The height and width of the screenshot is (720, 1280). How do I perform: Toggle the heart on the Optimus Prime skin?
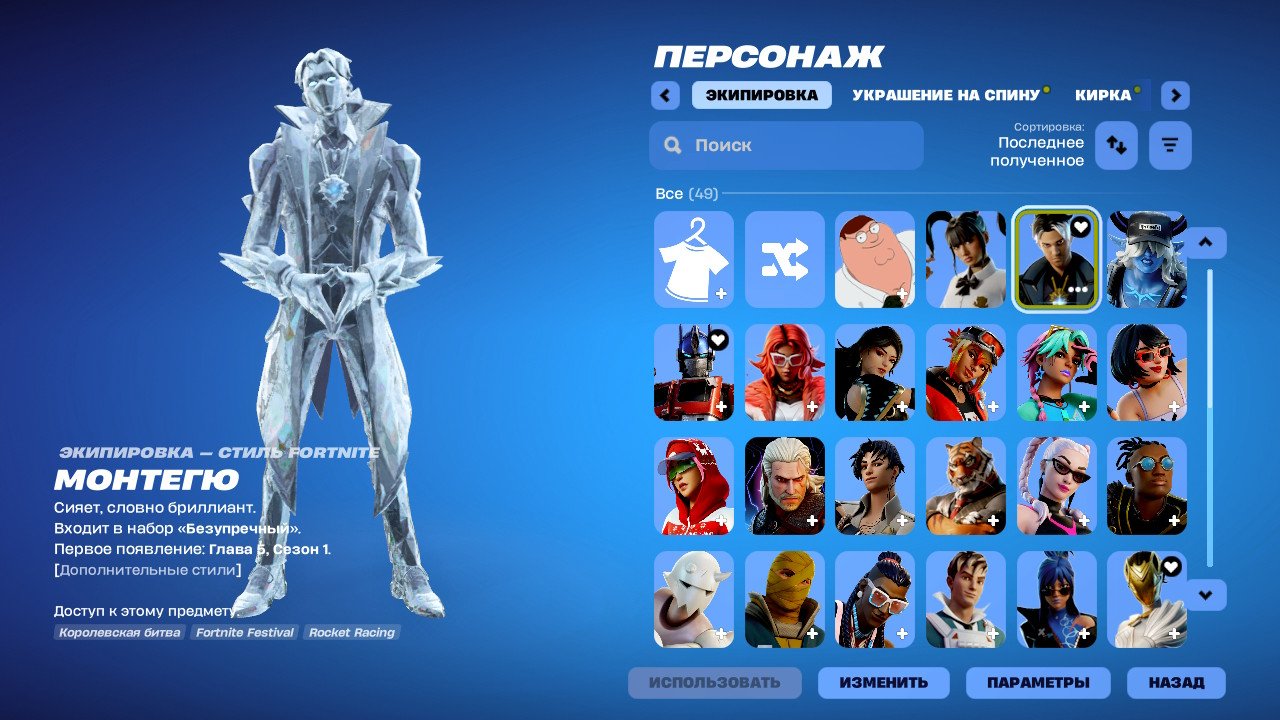[x=716, y=341]
